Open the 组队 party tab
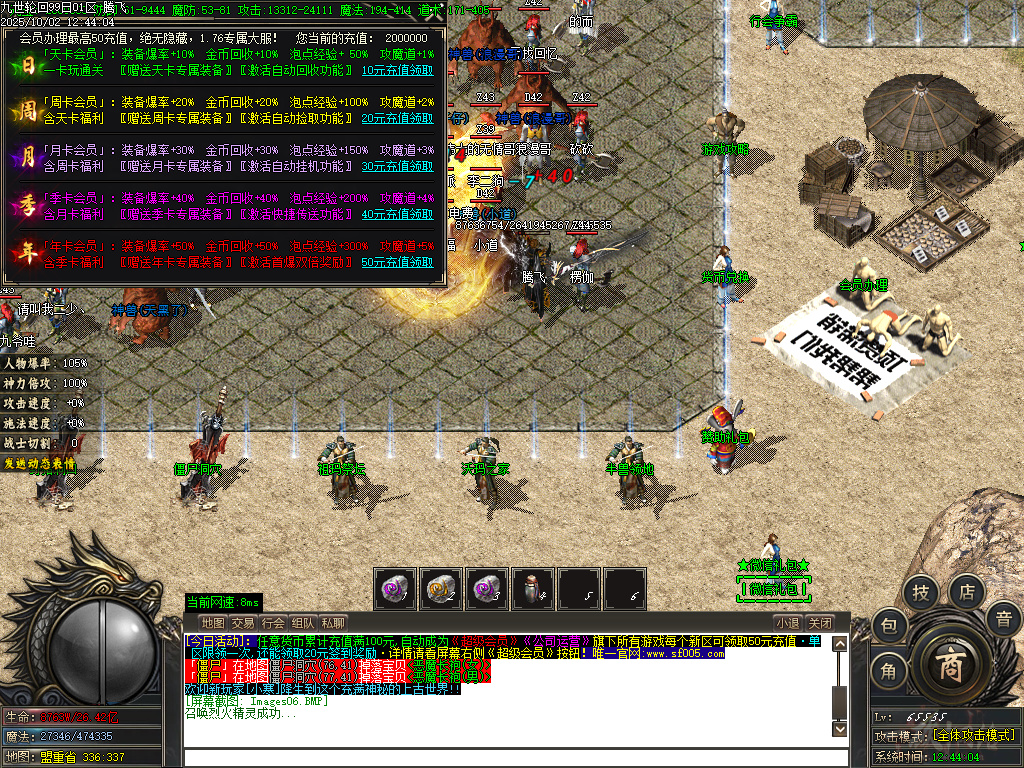Screen dimensions: 1024x768 tap(303, 622)
